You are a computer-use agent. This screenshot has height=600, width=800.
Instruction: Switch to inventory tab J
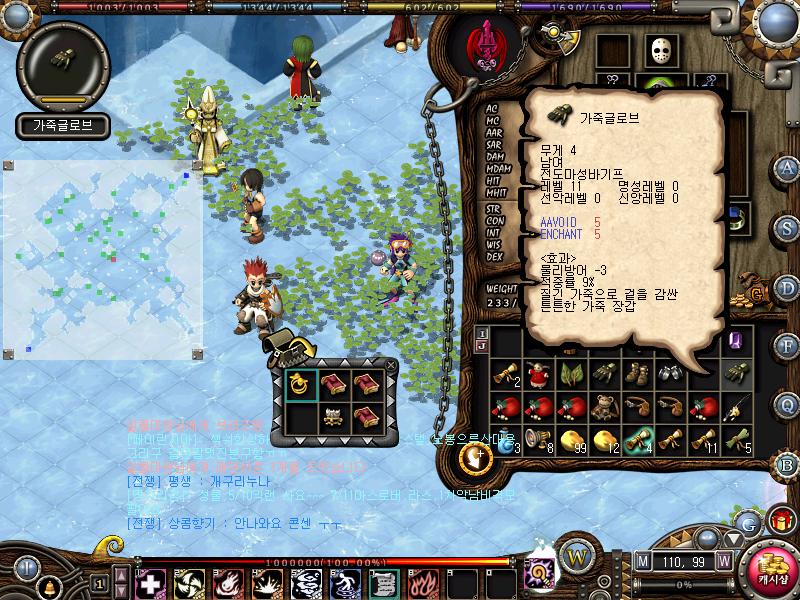(x=482, y=346)
